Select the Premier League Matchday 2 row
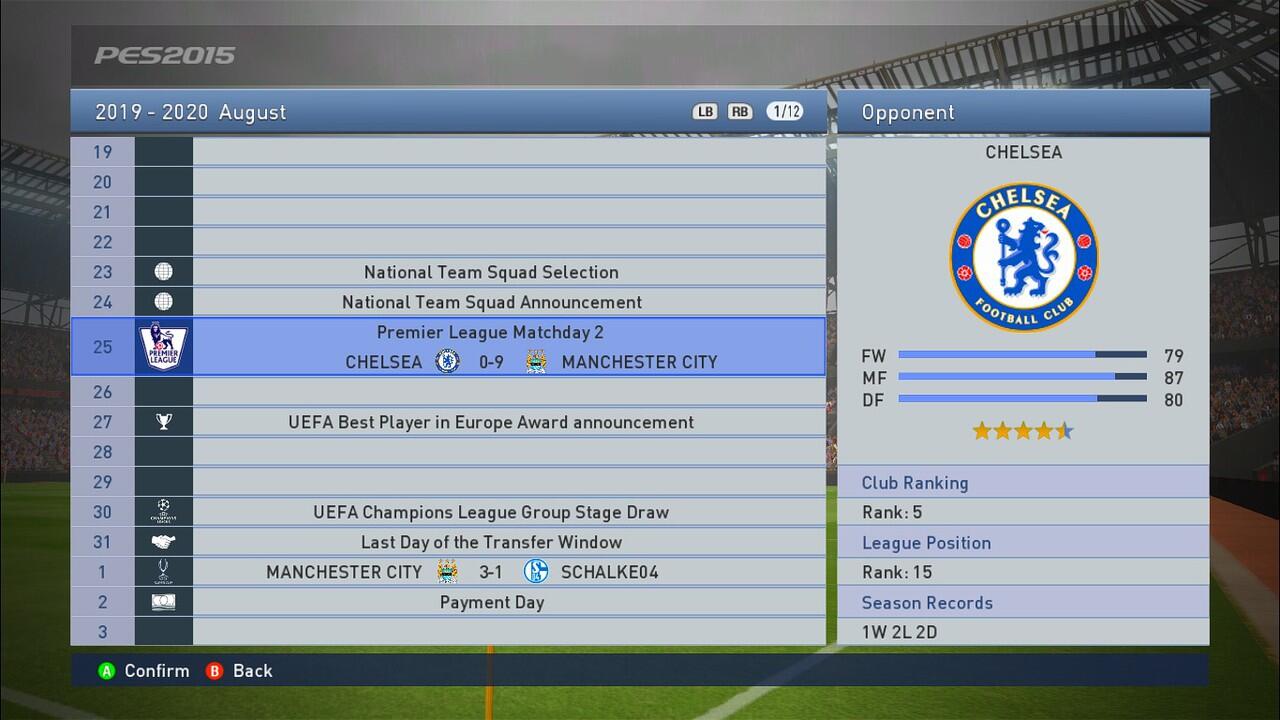Viewport: 1280px width, 720px height. (490, 347)
